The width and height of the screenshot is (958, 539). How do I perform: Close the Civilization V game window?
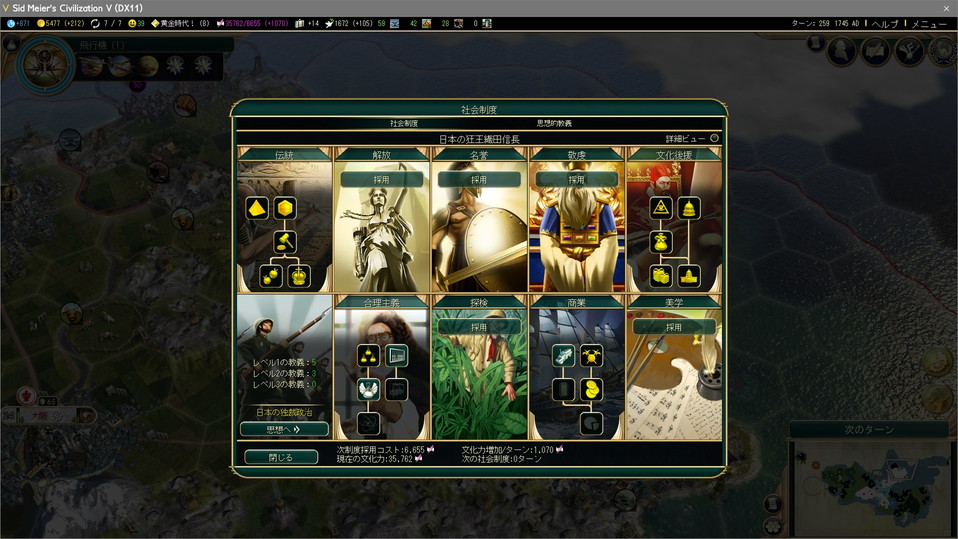[946, 8]
